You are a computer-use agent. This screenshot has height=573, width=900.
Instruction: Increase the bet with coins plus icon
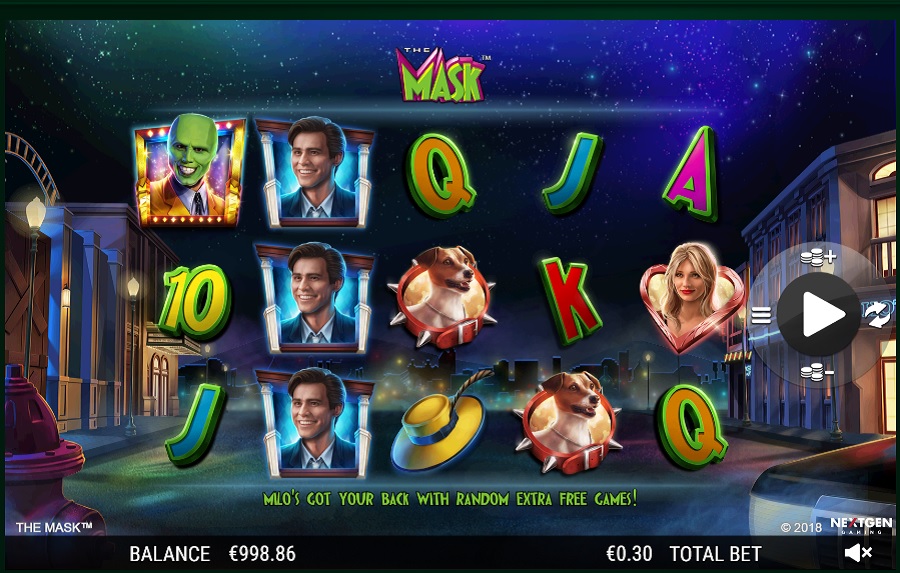tap(818, 259)
